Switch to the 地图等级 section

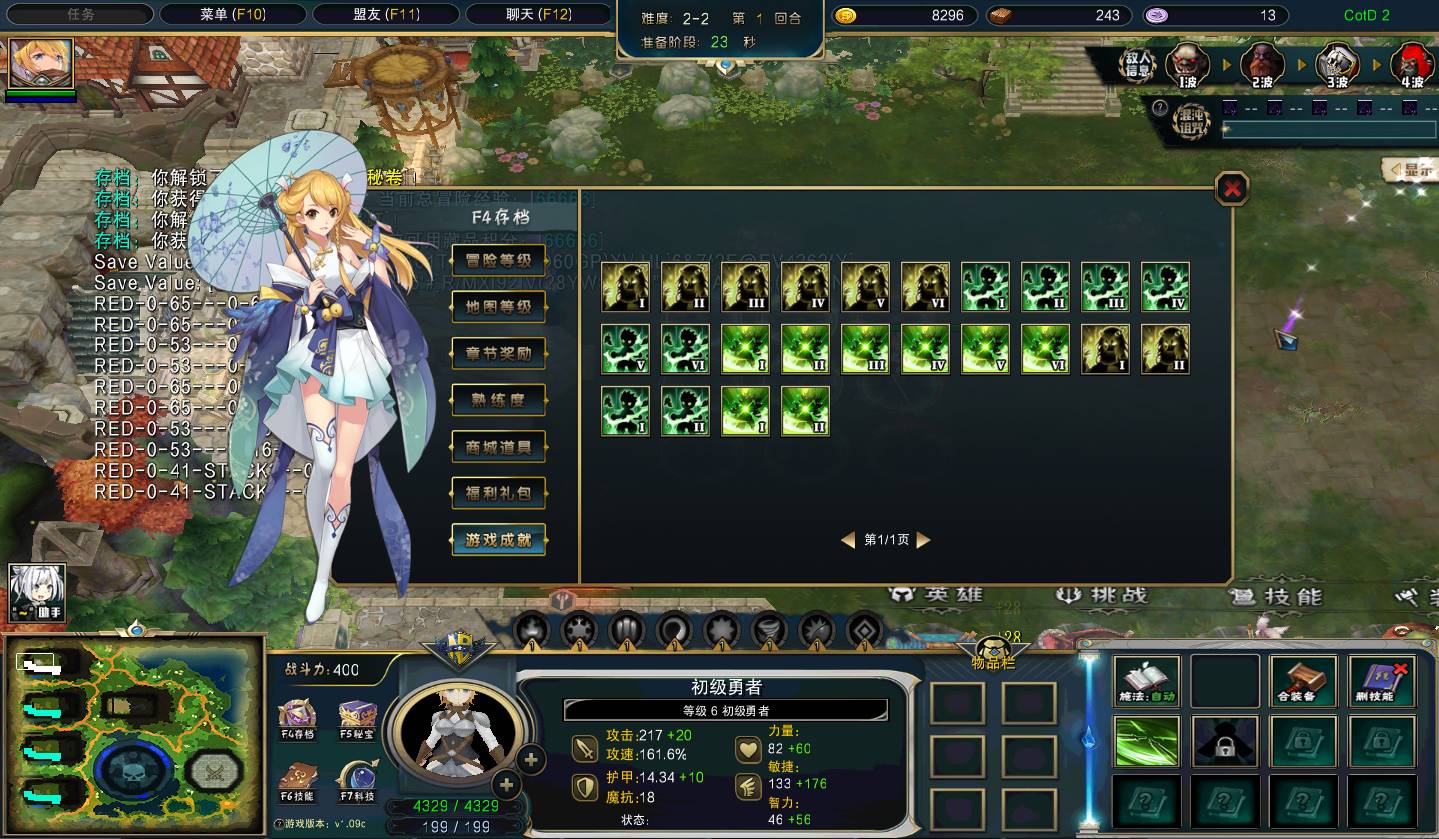coord(499,307)
